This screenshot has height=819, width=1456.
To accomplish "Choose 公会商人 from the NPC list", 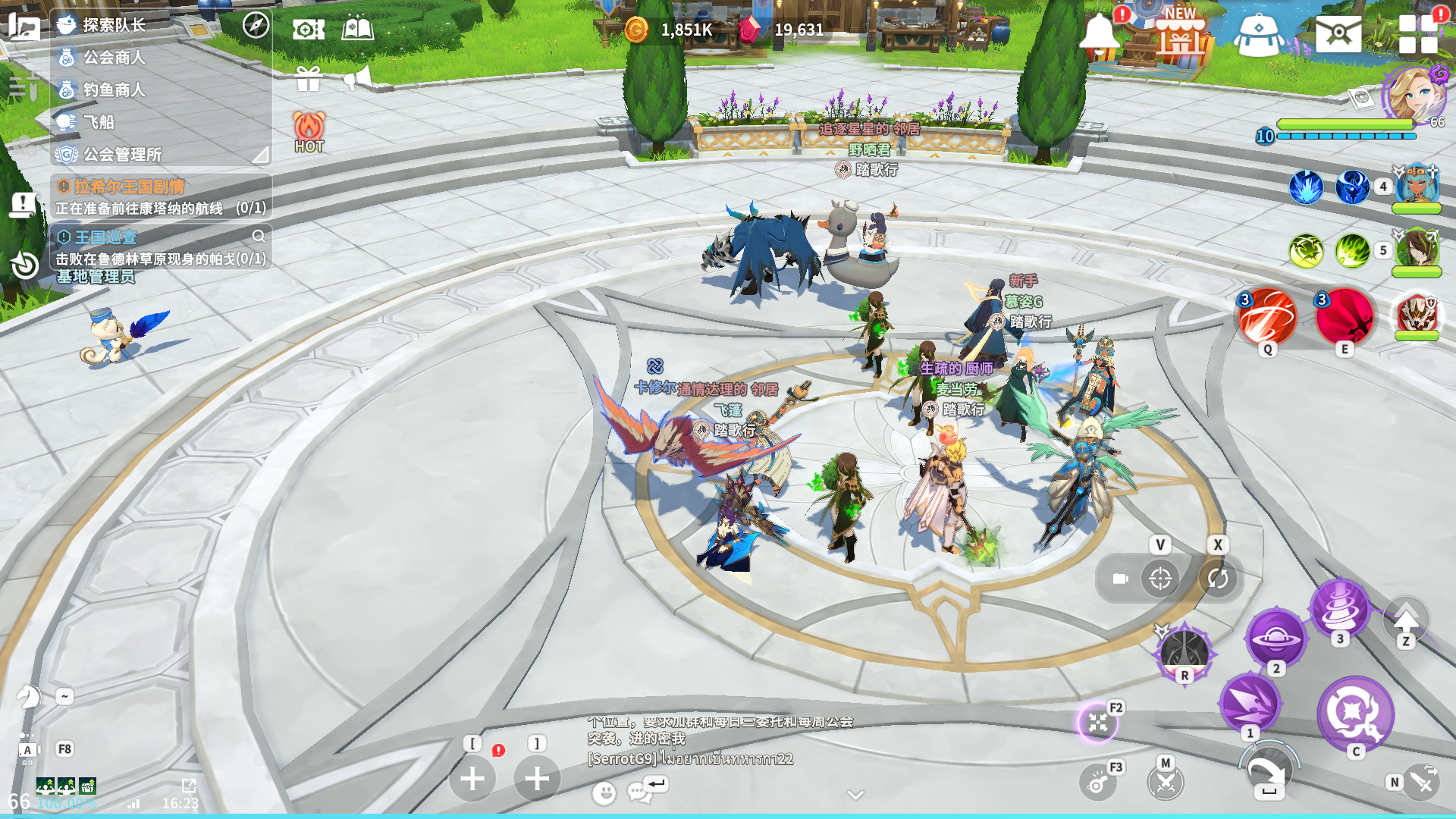I will point(114,58).
